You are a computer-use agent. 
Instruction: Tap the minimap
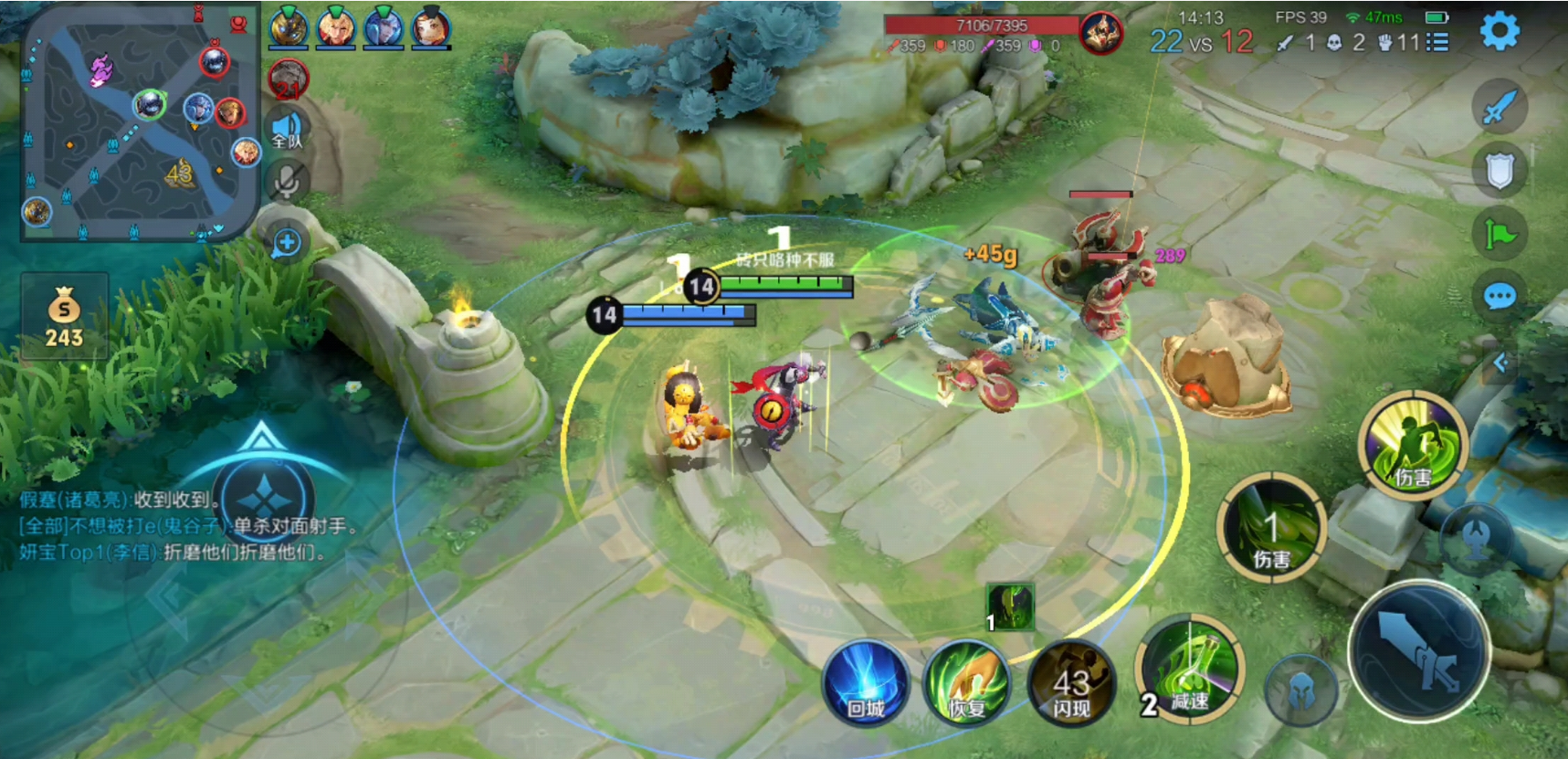coord(138,129)
